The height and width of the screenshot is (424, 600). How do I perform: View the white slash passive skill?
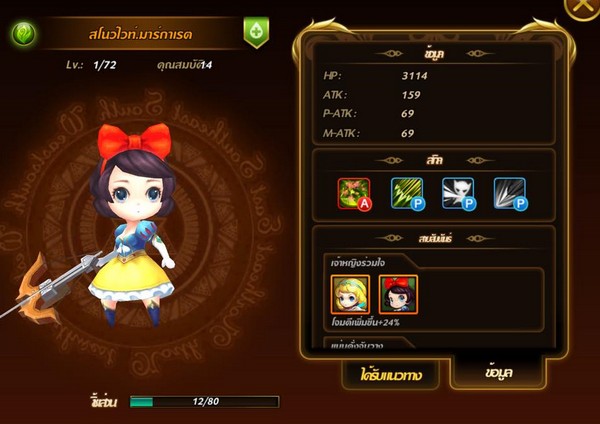509,194
